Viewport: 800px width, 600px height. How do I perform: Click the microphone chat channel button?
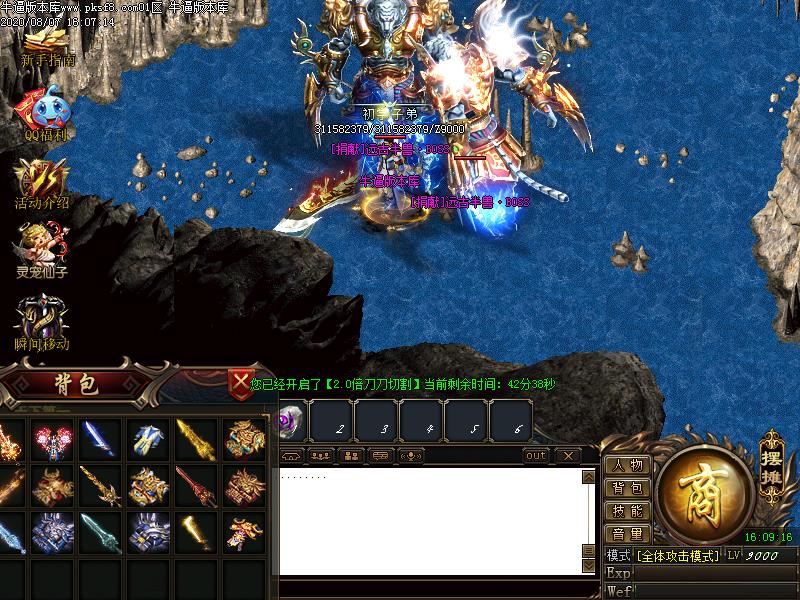click(410, 456)
